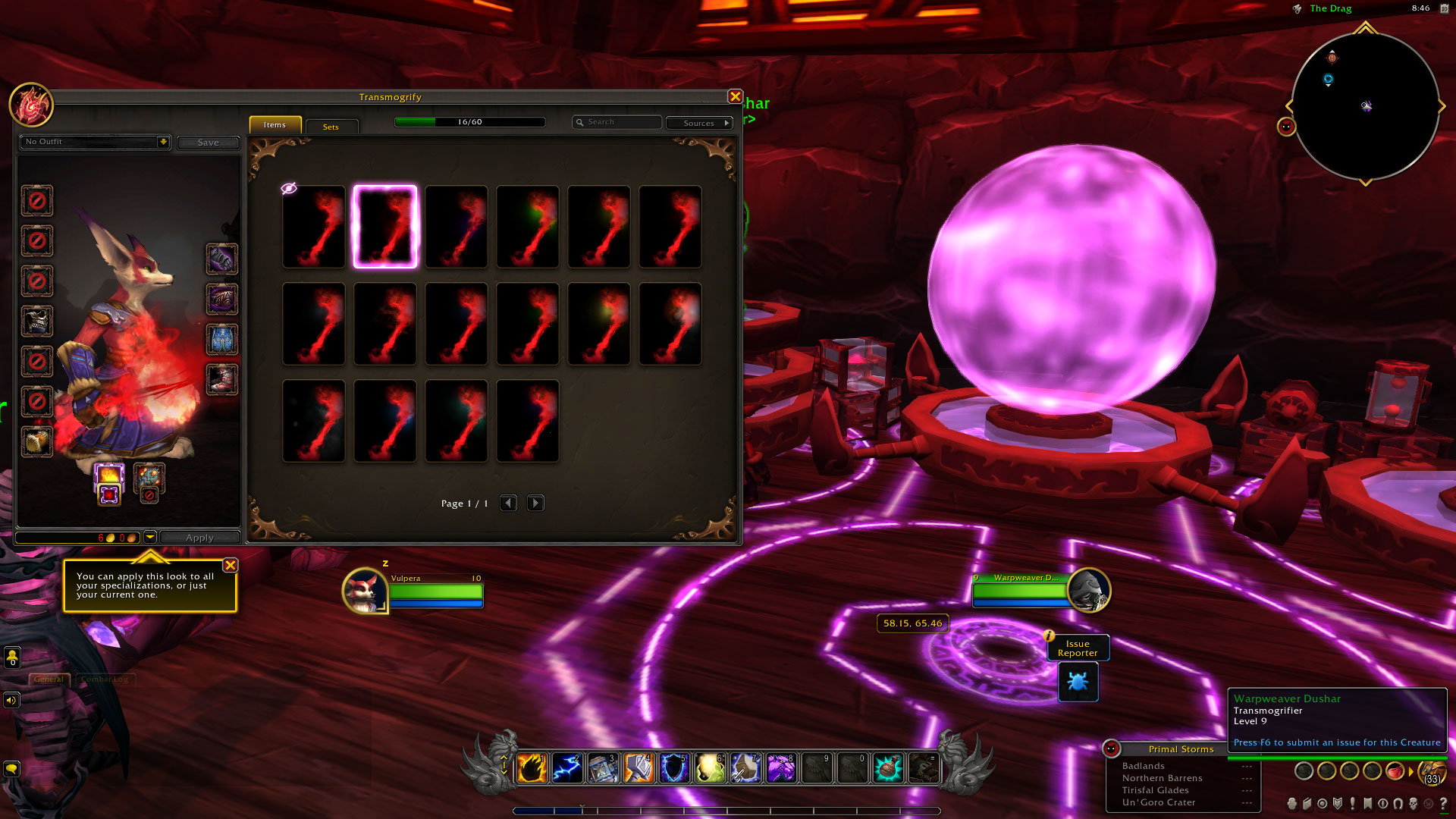Click the appearance Search field
The width and height of the screenshot is (1456, 819).
coord(618,122)
